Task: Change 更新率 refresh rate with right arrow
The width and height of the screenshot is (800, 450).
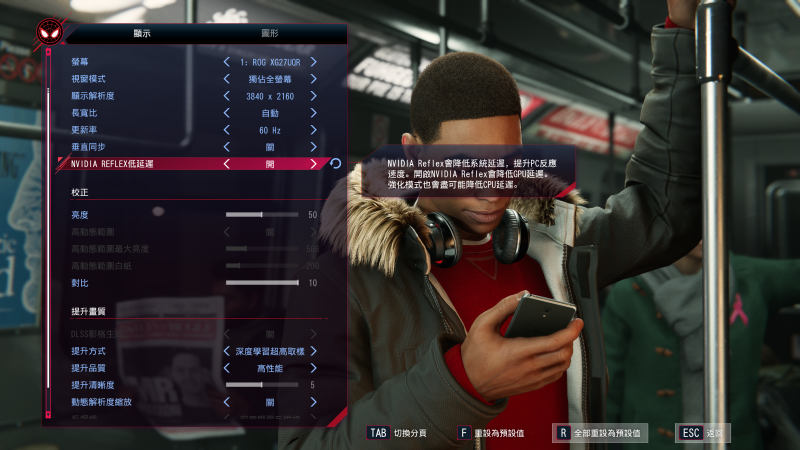Action: pos(313,130)
